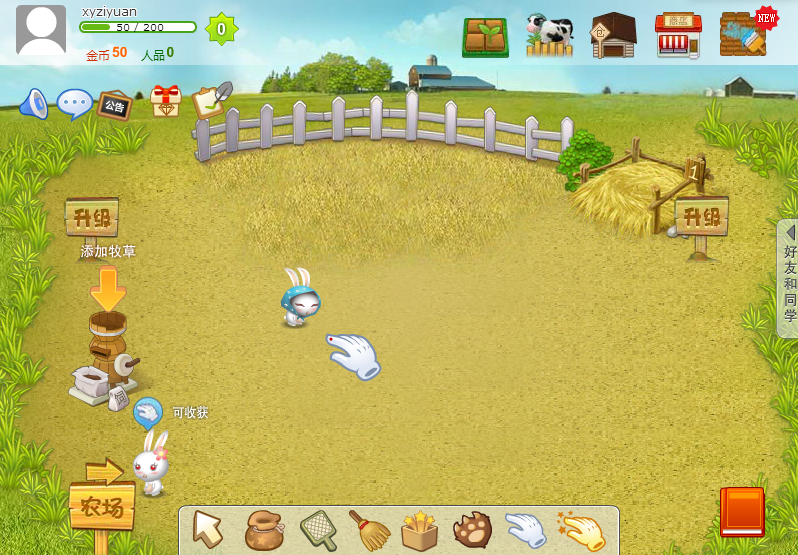This screenshot has width=798, height=555.
Task: Open the red book icon
Action: [742, 512]
